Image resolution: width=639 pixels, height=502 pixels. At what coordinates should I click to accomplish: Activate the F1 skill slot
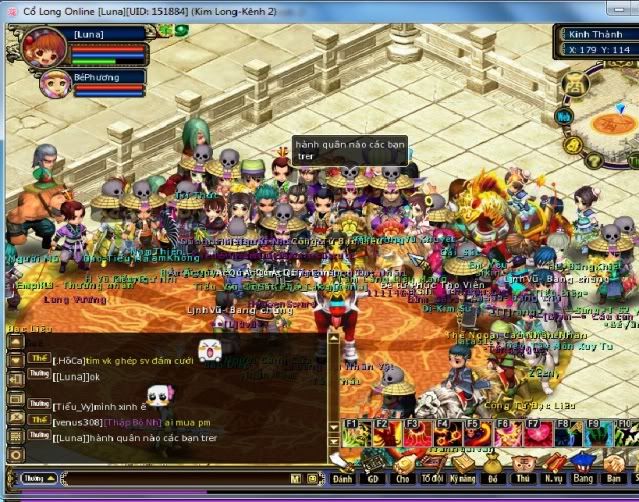(x=356, y=434)
